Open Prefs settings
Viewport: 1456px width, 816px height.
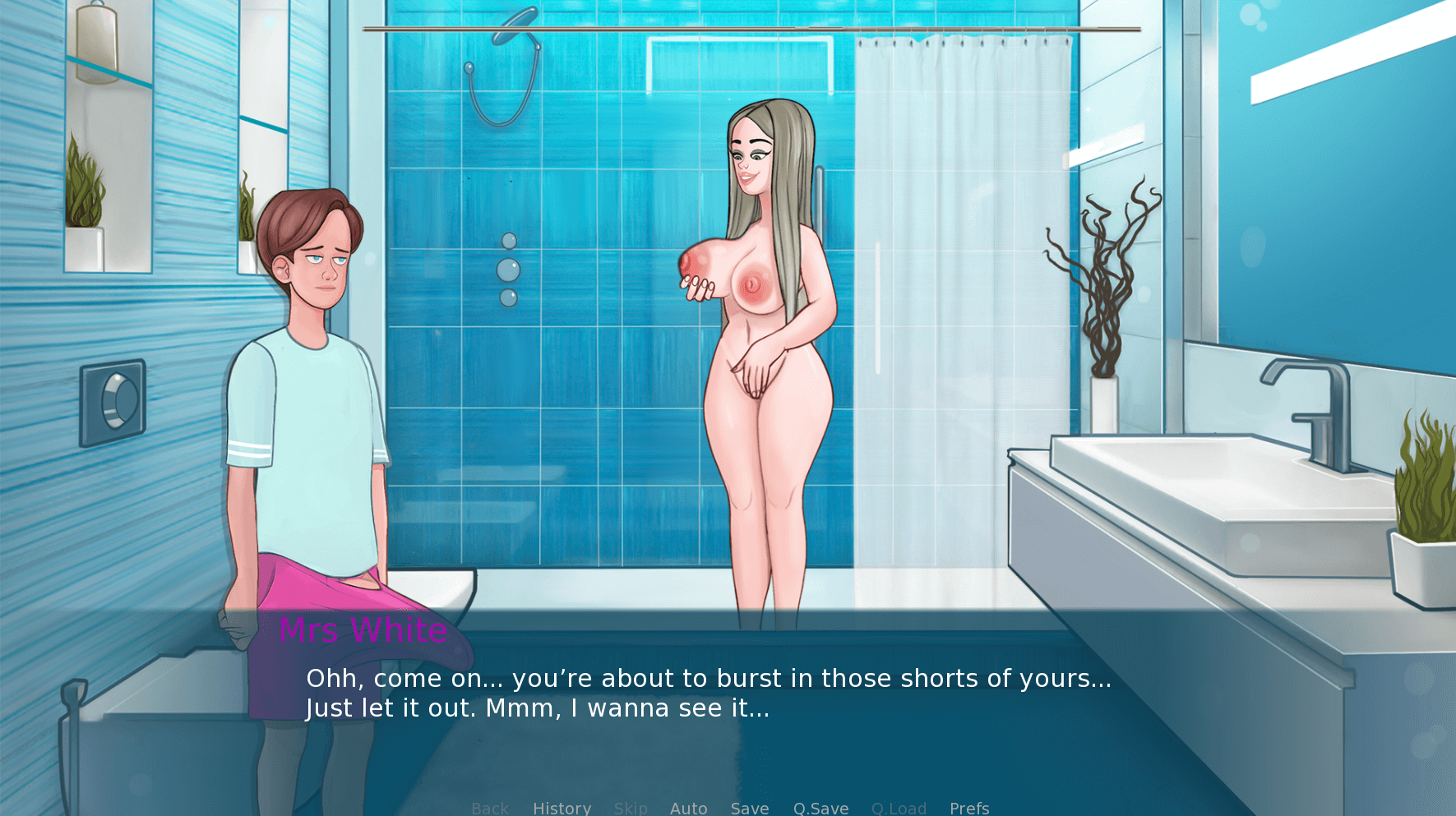(968, 808)
